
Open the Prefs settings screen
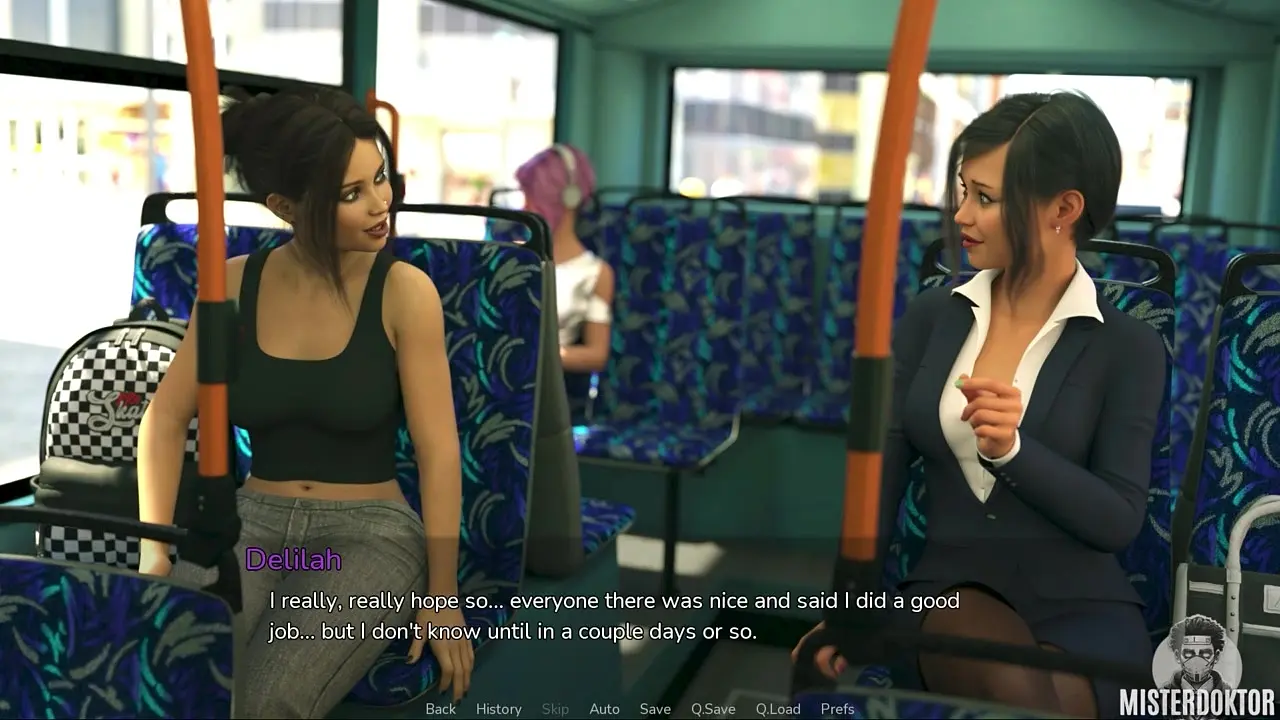click(x=837, y=709)
